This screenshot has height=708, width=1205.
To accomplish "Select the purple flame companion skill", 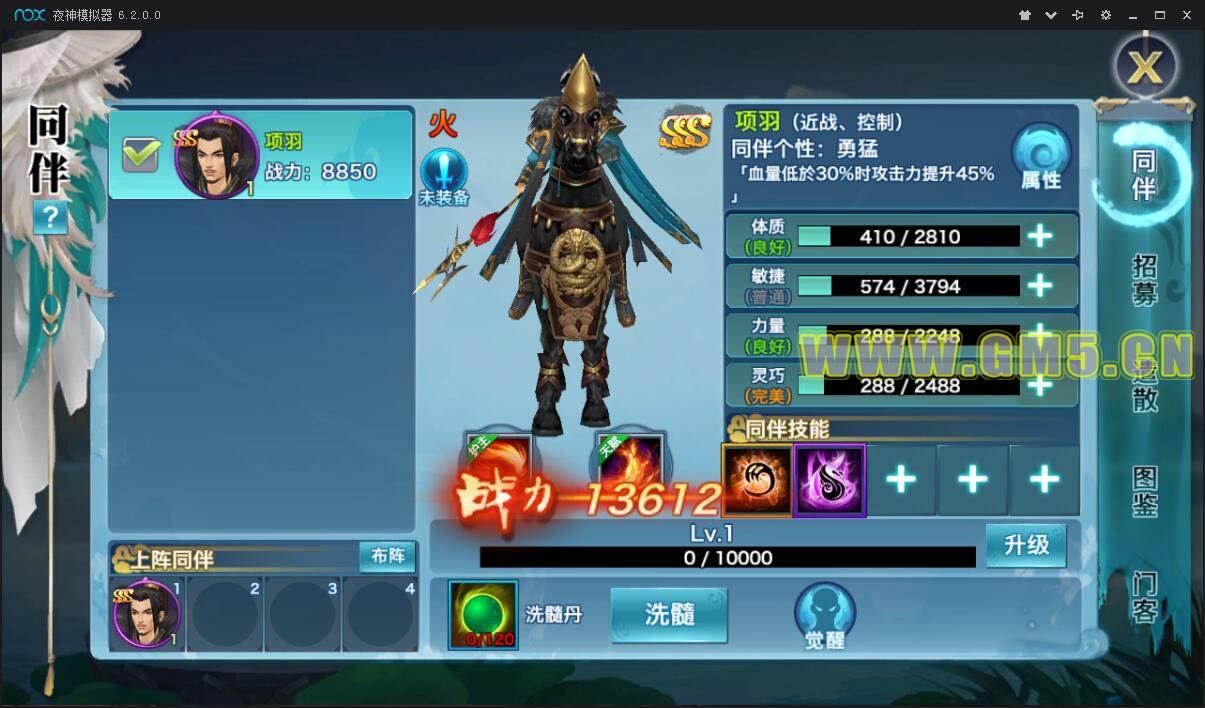I will (829, 480).
